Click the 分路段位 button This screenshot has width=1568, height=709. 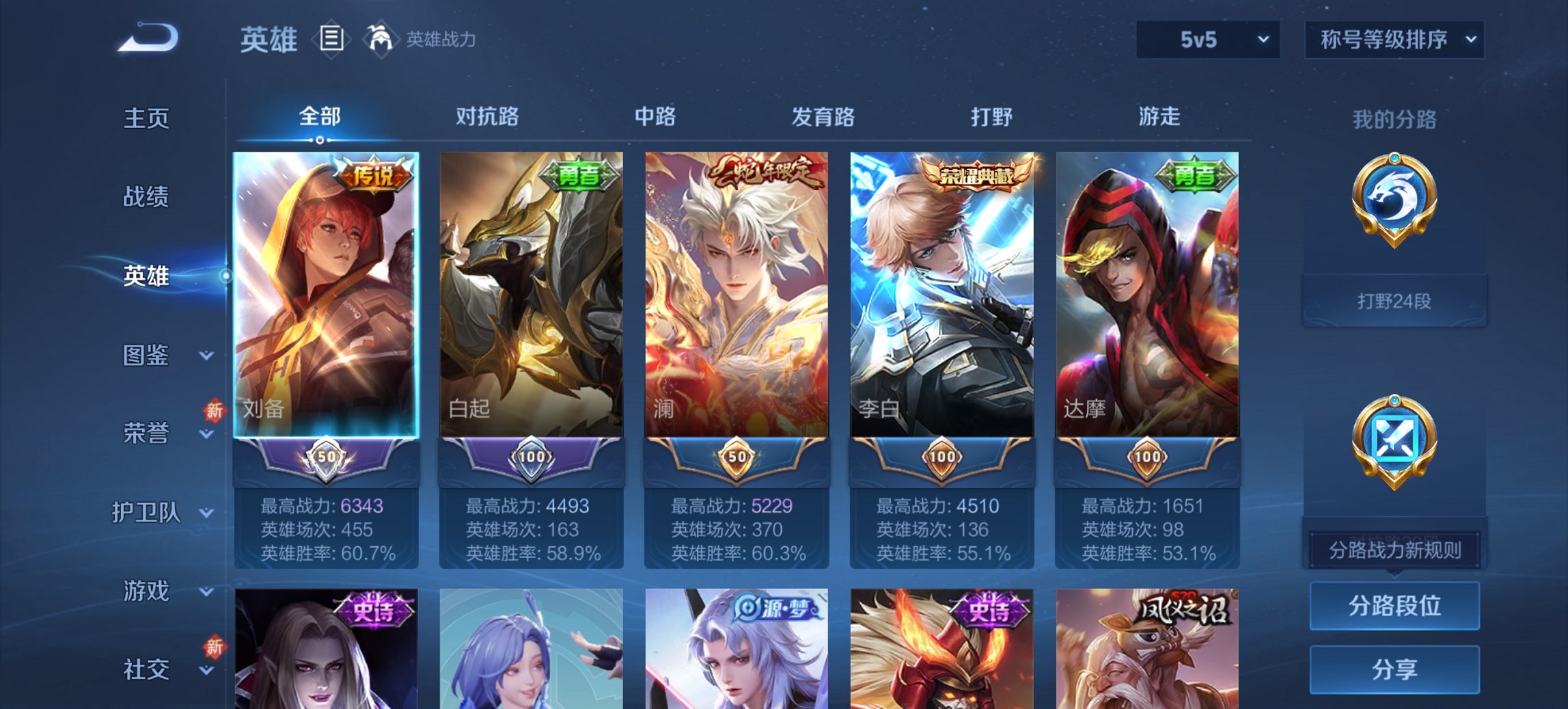coord(1394,606)
